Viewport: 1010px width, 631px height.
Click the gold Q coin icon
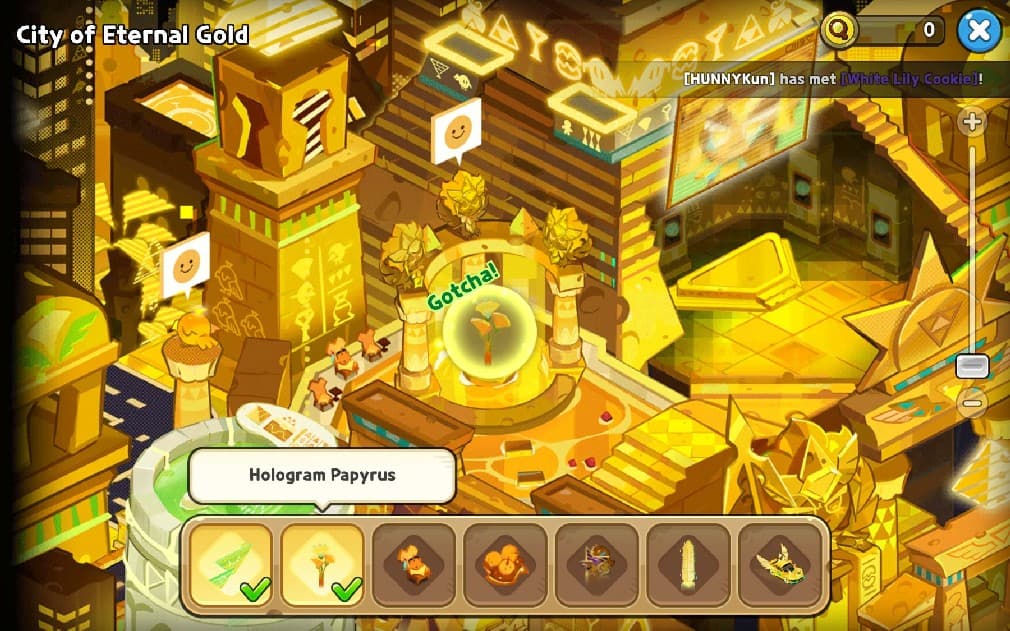(839, 30)
